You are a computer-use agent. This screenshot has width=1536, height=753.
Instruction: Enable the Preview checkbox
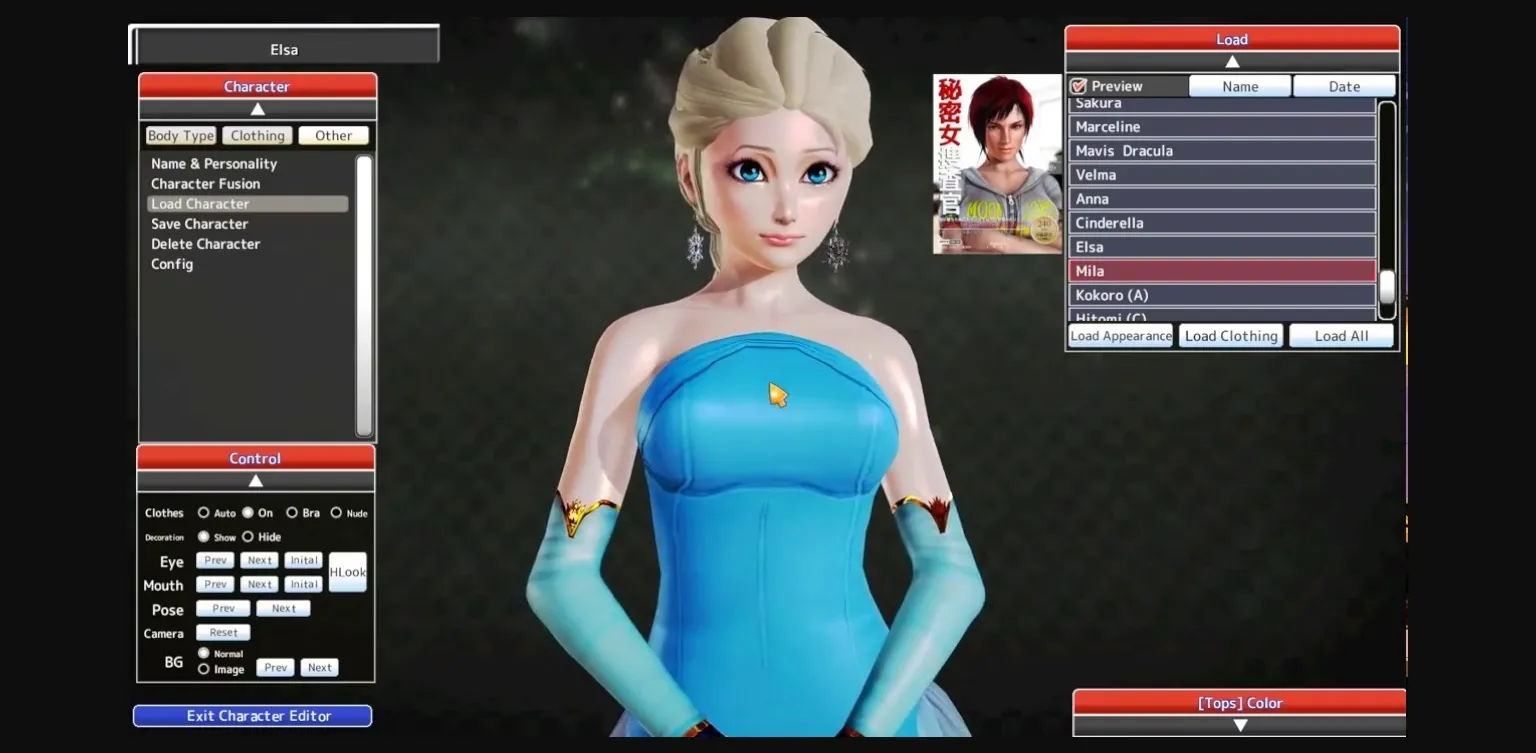tap(1078, 86)
